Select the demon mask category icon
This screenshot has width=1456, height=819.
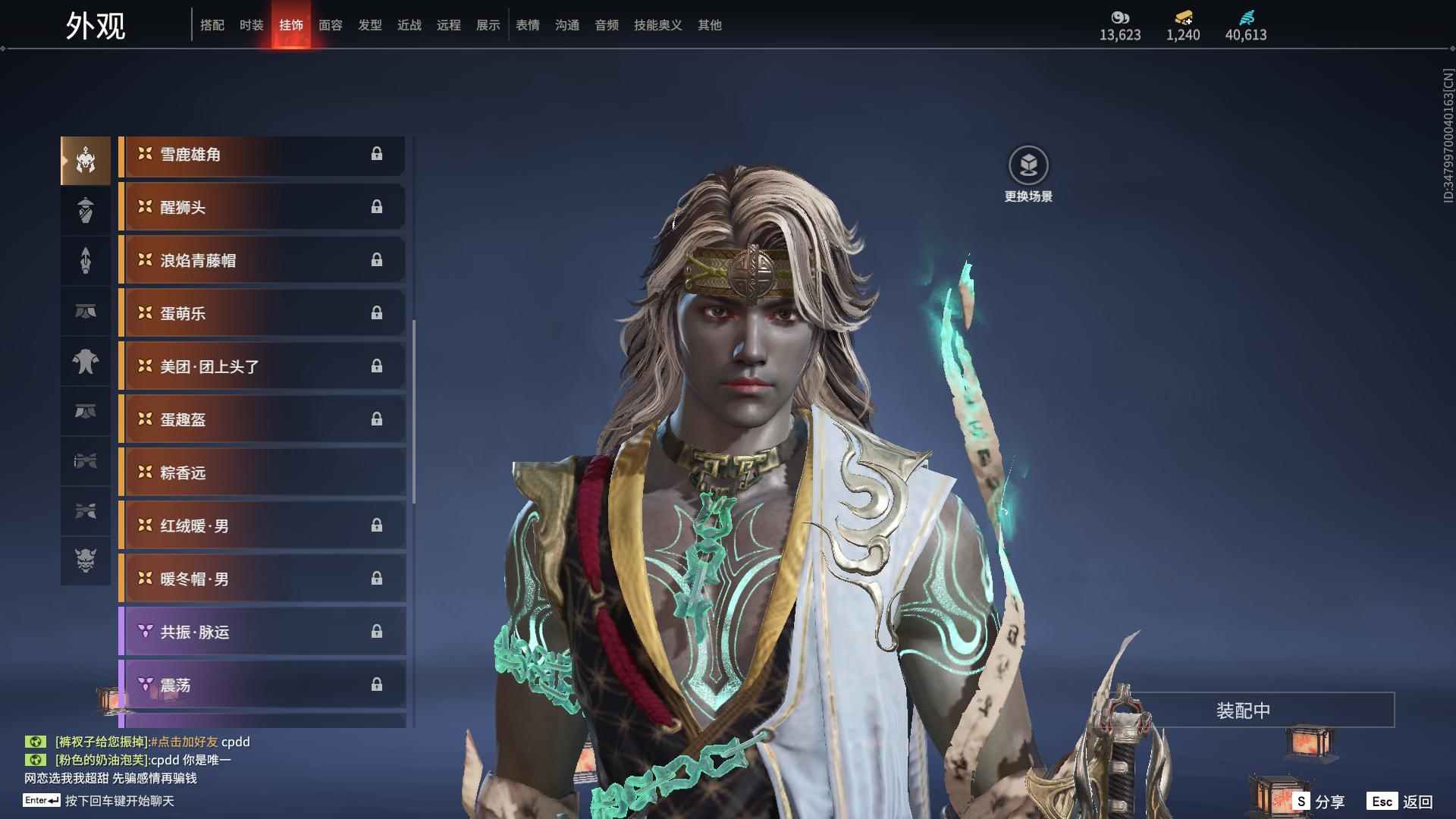click(x=86, y=560)
